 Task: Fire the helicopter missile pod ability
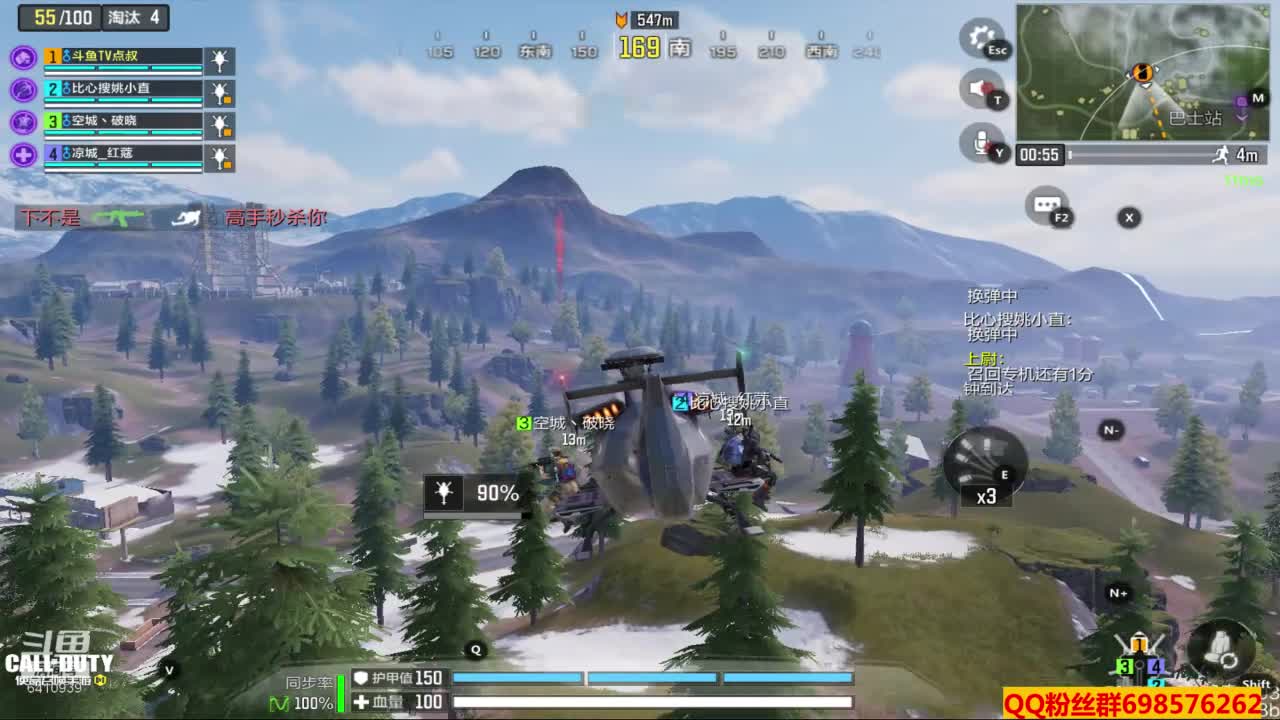983,466
